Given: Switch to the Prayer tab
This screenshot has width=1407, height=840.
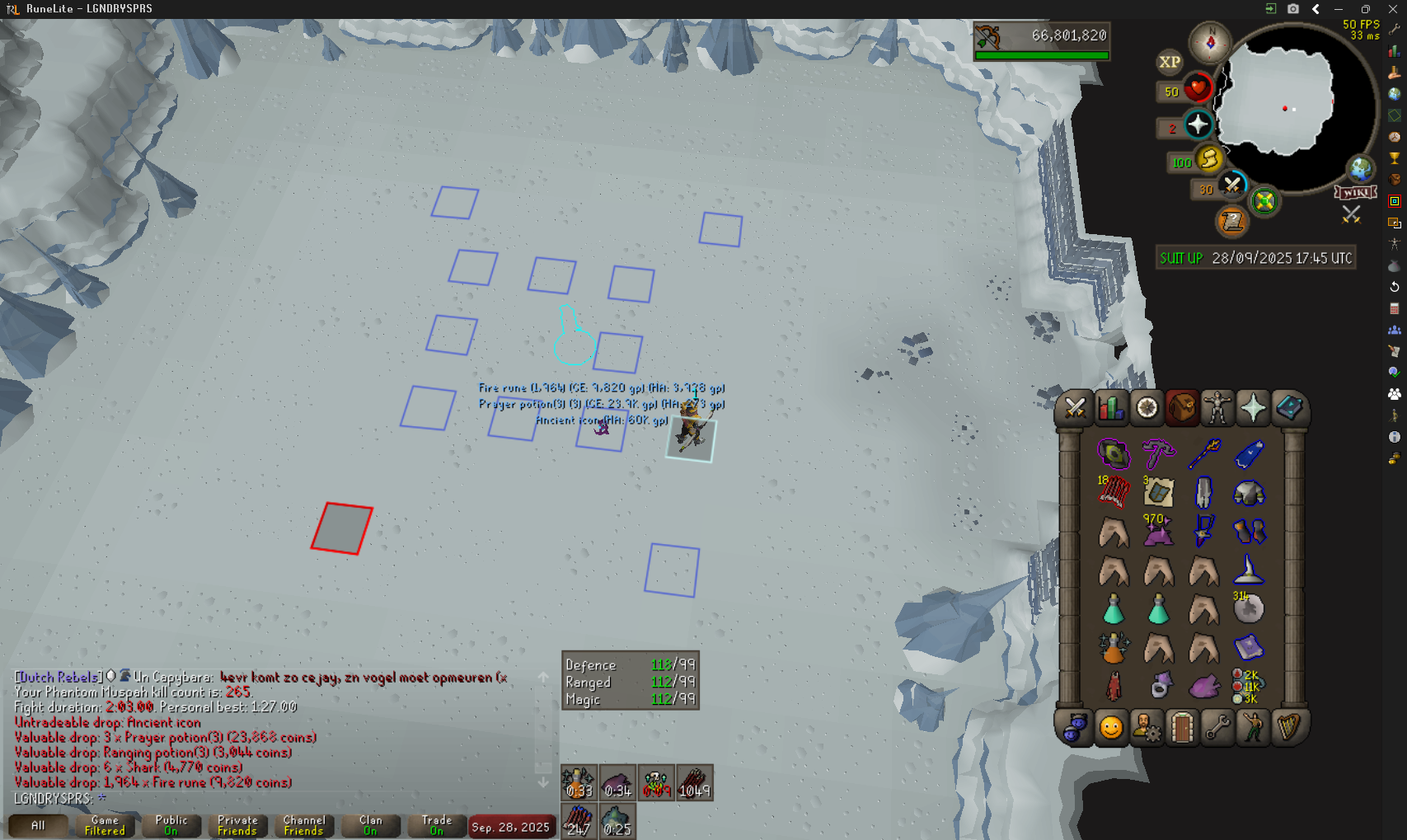Looking at the screenshot, I should coord(1253,408).
